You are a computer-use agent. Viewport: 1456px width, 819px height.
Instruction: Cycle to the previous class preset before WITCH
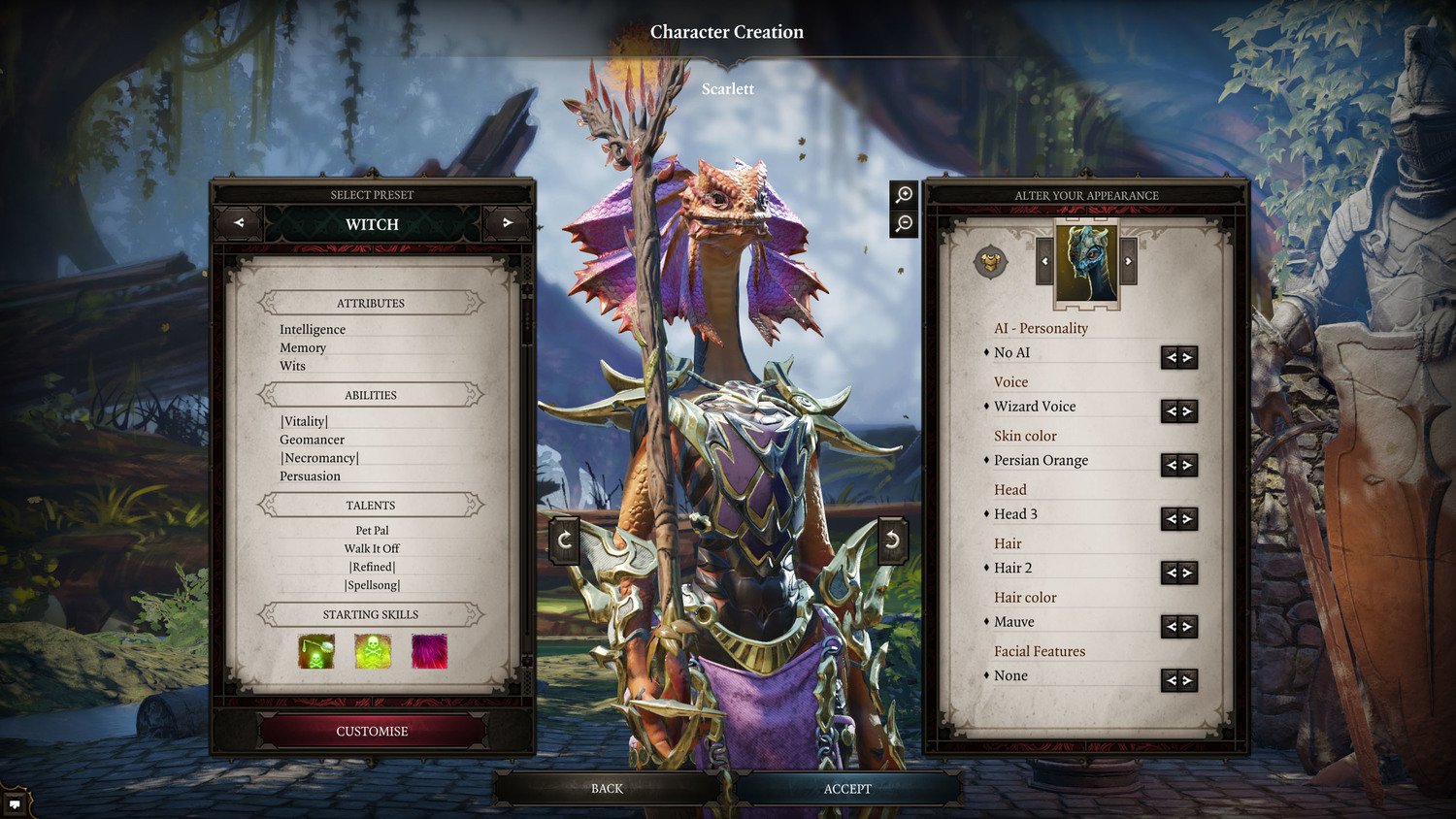click(238, 223)
